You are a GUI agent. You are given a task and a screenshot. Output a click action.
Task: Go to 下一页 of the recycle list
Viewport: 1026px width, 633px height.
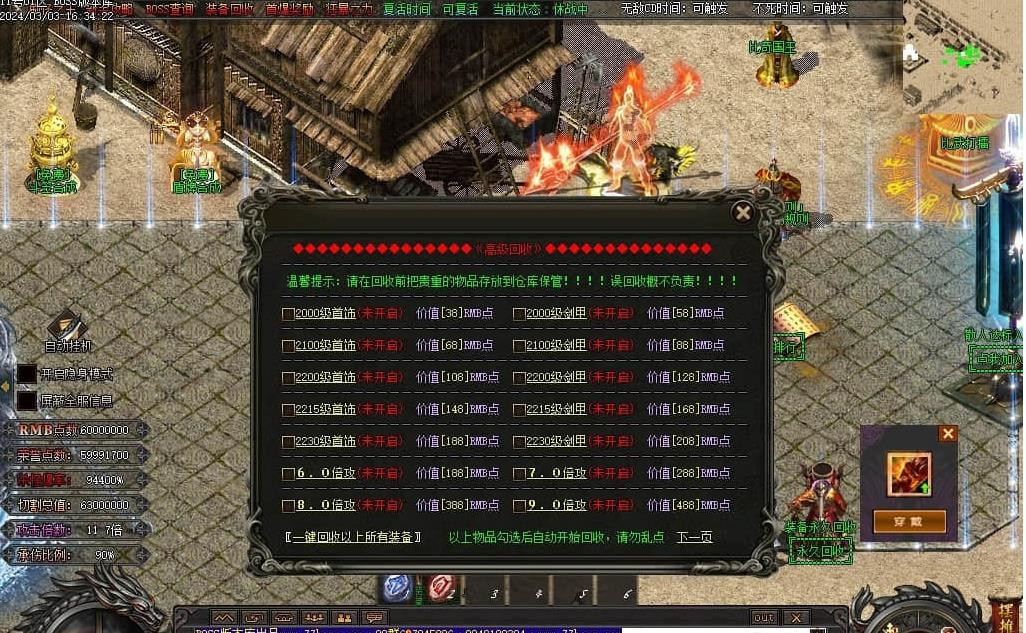tap(694, 538)
